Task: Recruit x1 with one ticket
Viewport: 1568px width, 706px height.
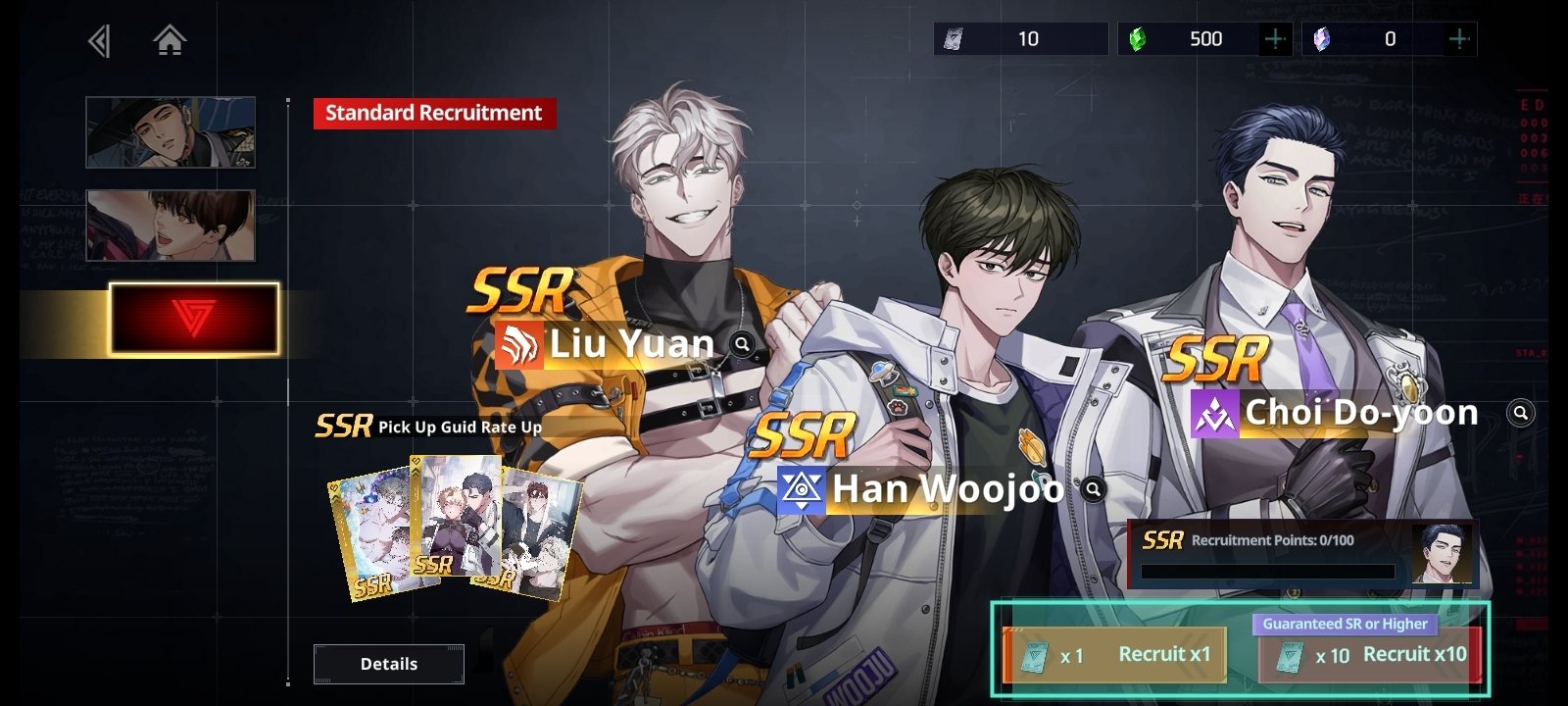Action: 1115,655
